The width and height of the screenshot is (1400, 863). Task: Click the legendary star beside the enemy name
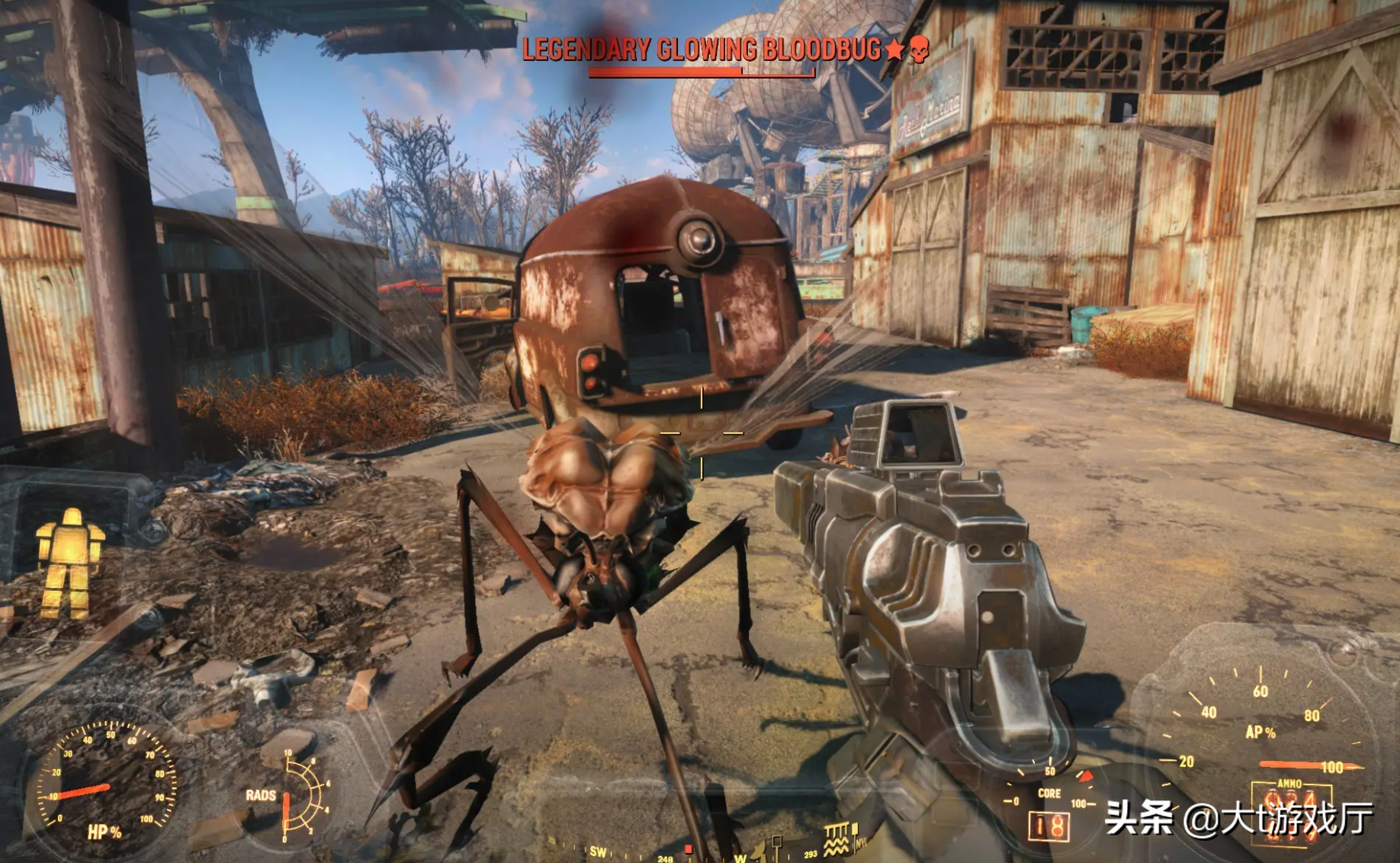click(x=894, y=50)
